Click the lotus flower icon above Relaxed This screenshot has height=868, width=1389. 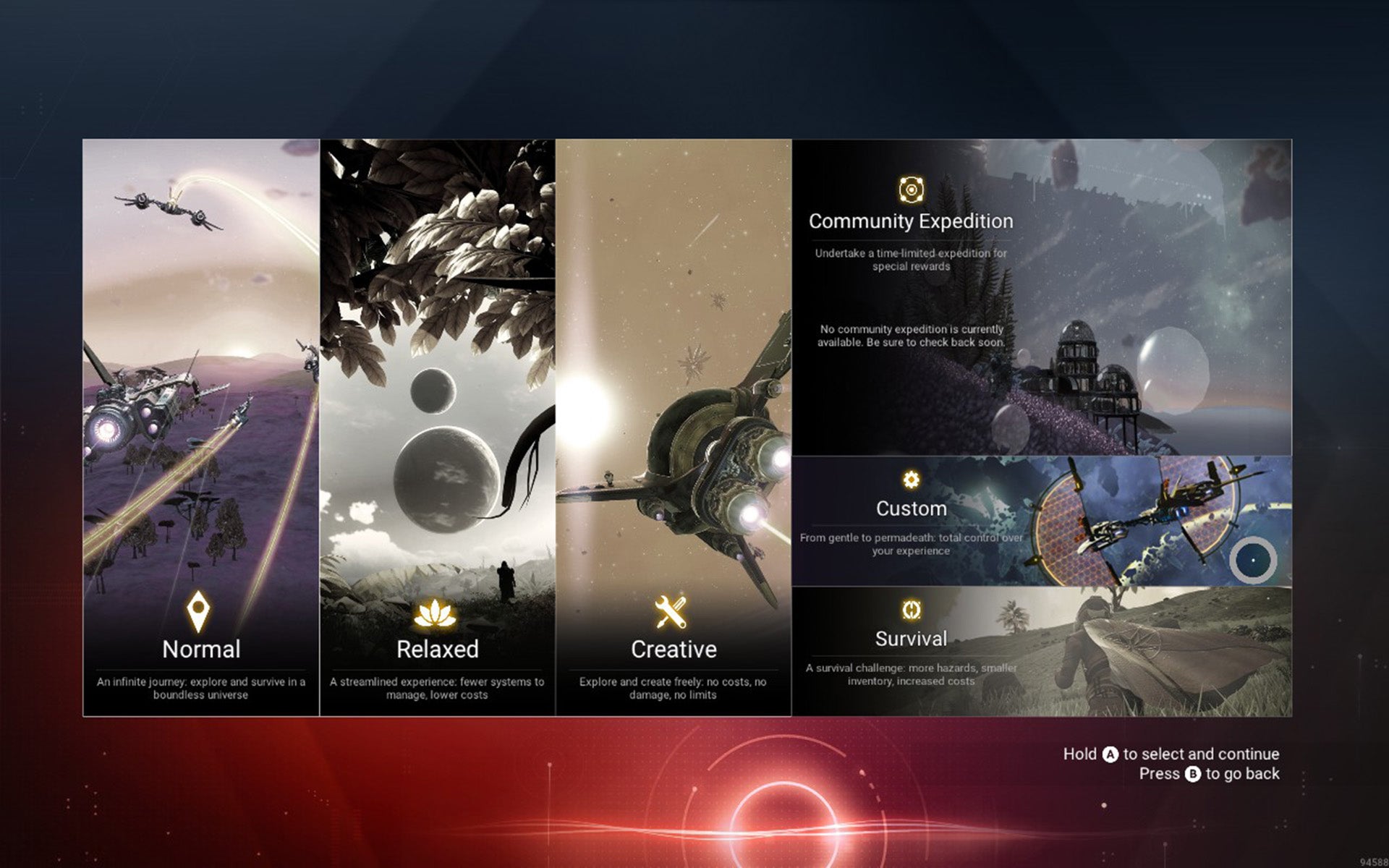click(436, 612)
